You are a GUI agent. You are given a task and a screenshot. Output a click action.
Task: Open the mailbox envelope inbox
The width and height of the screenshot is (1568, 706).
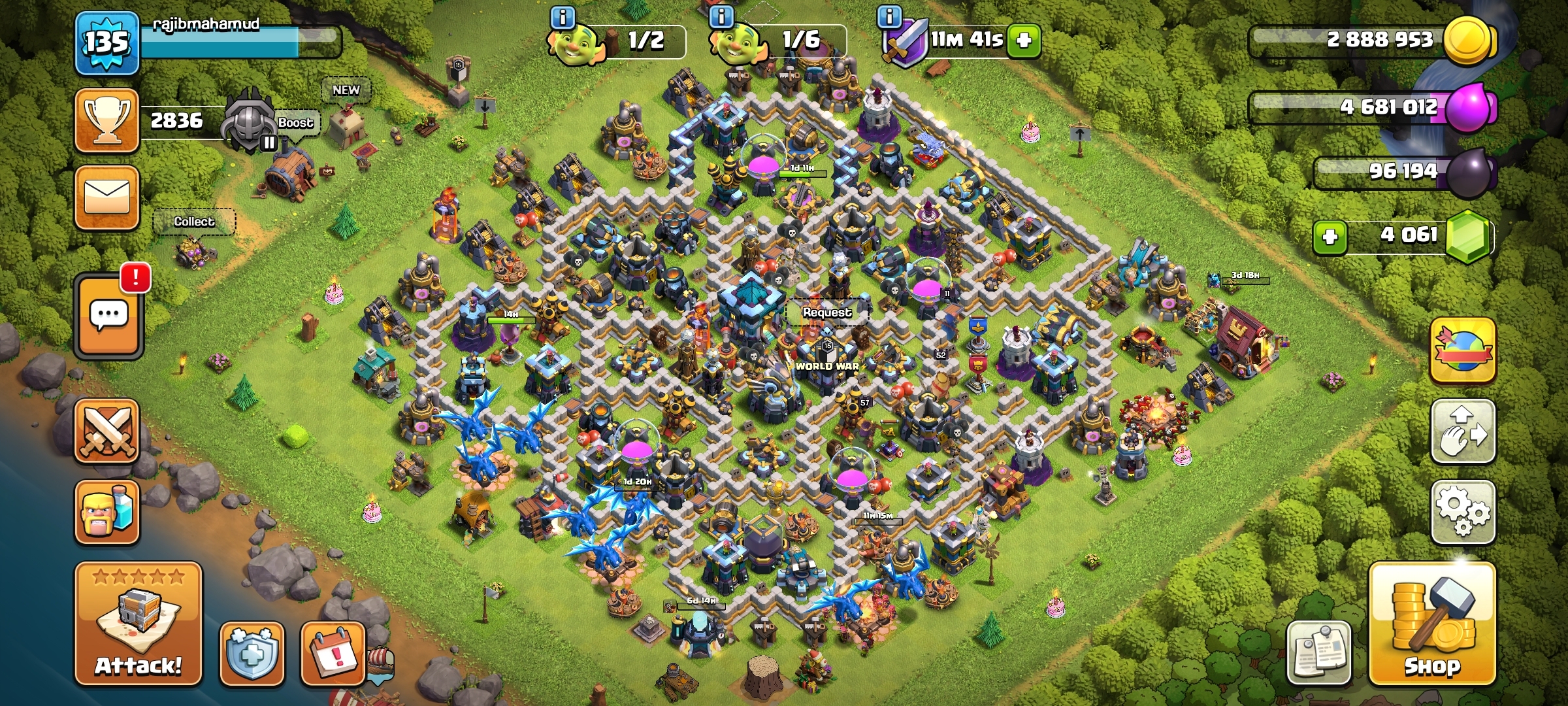(x=107, y=197)
